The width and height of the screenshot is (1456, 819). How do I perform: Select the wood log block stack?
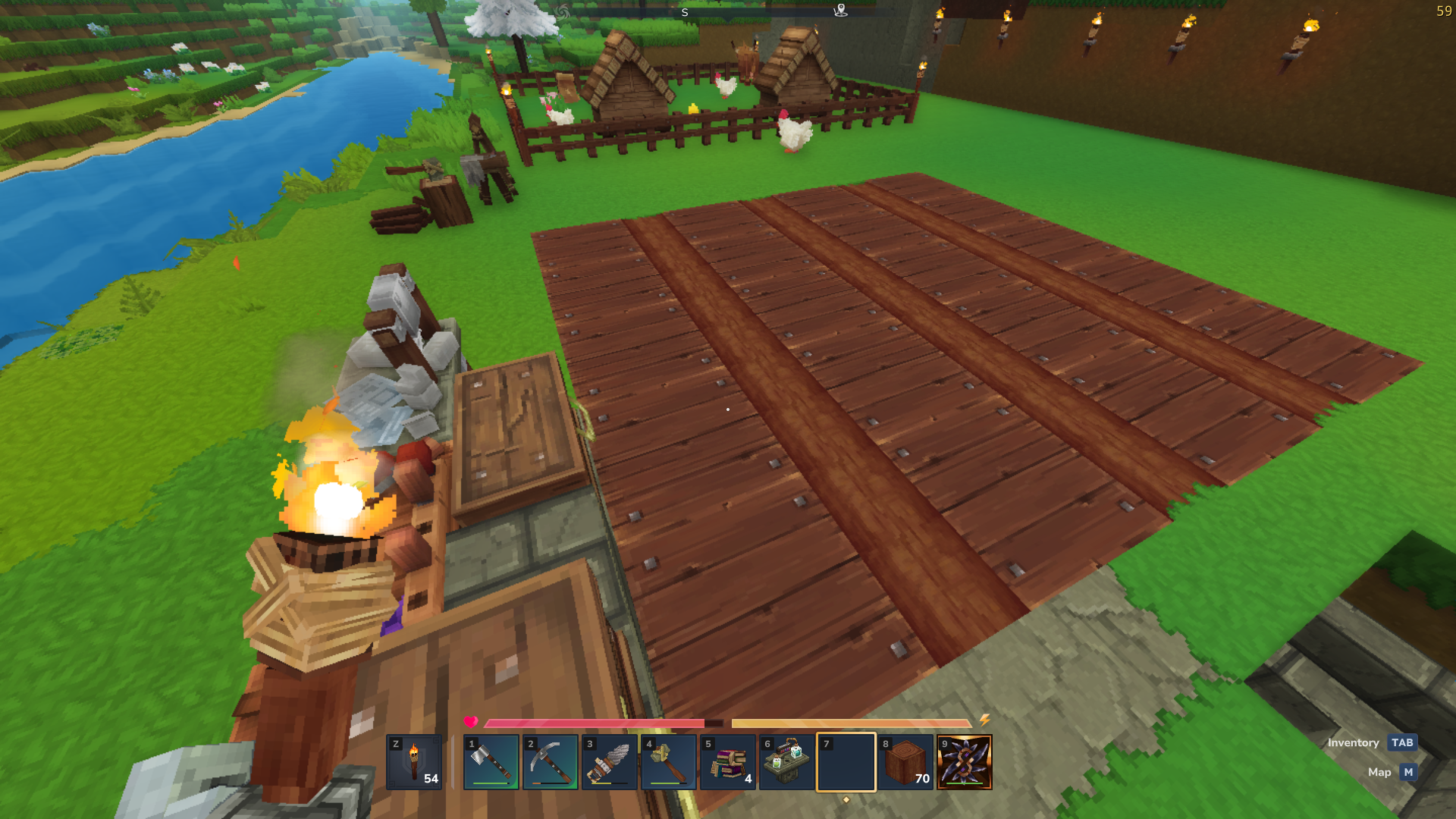[x=905, y=762]
